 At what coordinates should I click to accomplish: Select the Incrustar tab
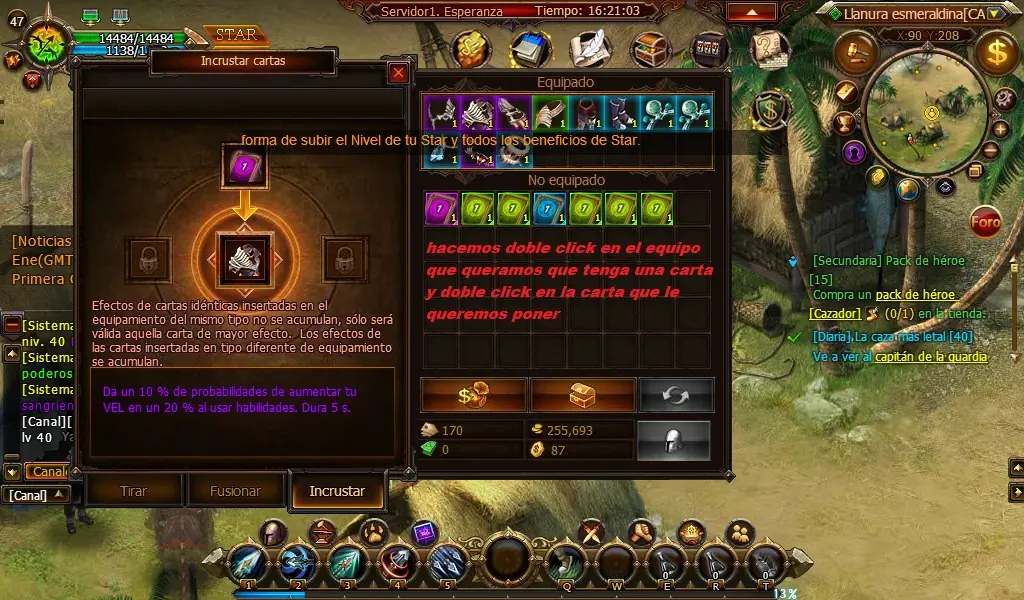tap(337, 491)
